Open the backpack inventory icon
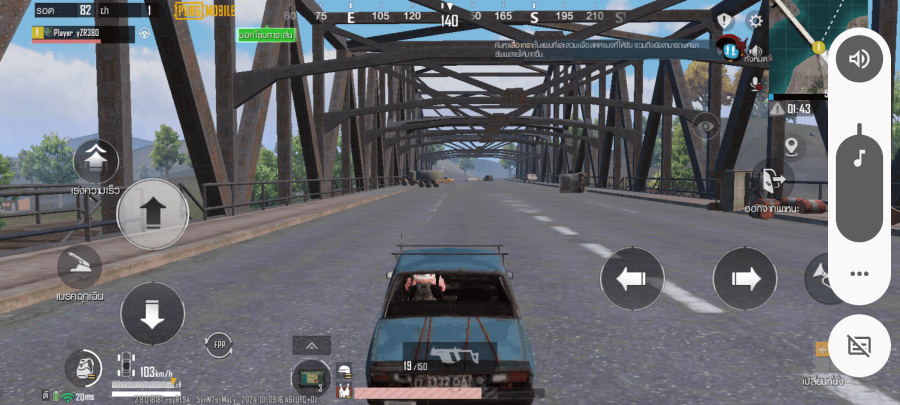Image resolution: width=900 pixels, height=405 pixels. click(x=83, y=366)
